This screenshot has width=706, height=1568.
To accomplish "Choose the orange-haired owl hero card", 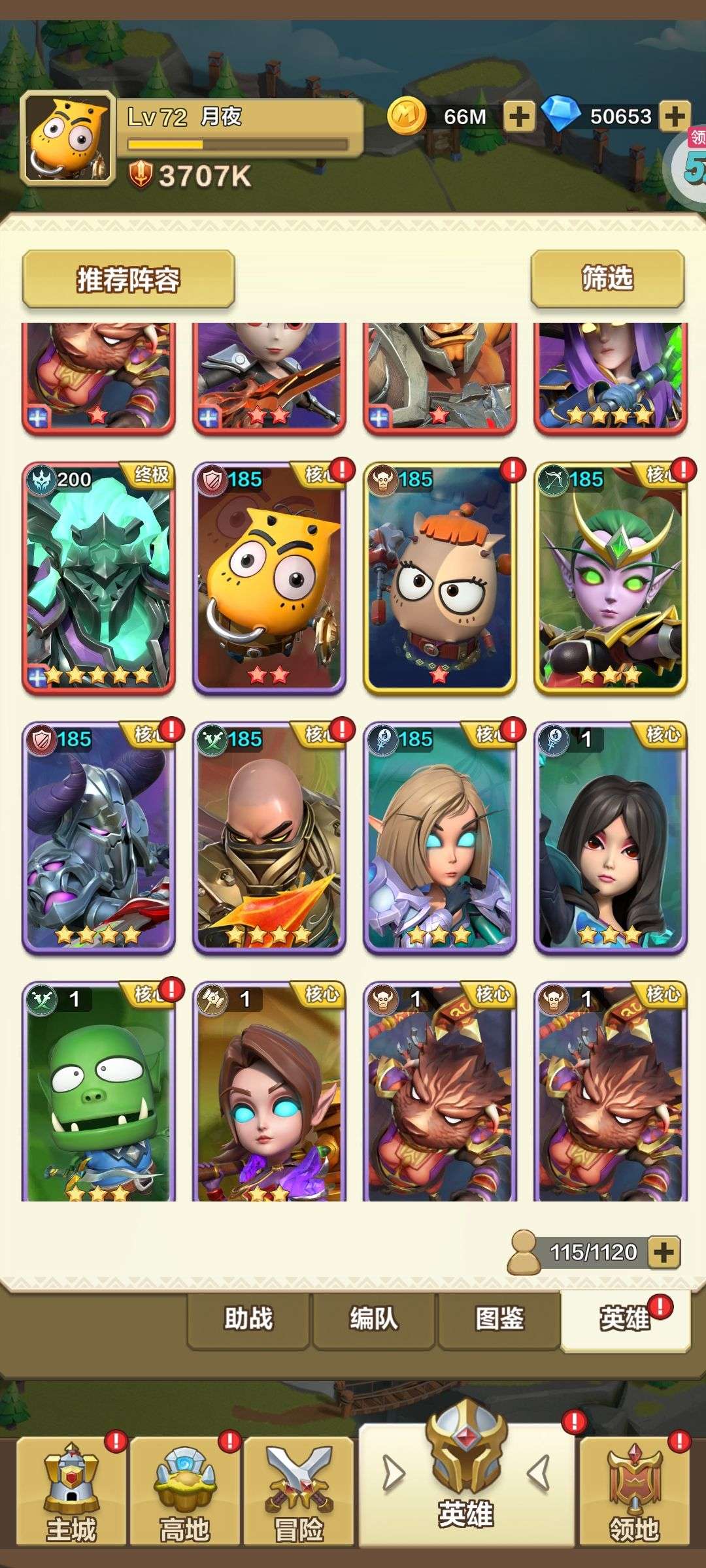I will point(440,578).
